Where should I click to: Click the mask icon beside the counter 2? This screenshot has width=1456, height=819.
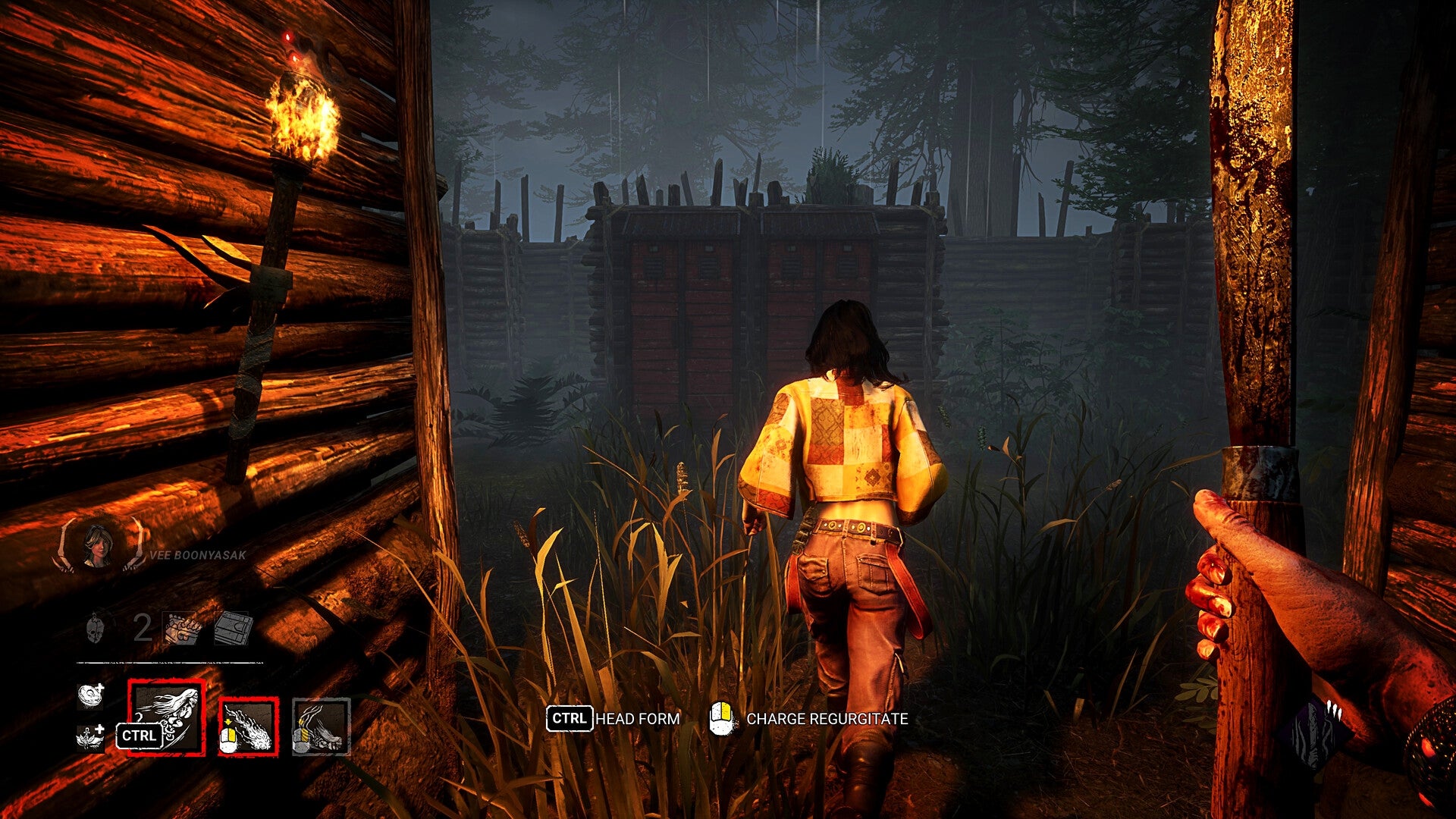[96, 629]
